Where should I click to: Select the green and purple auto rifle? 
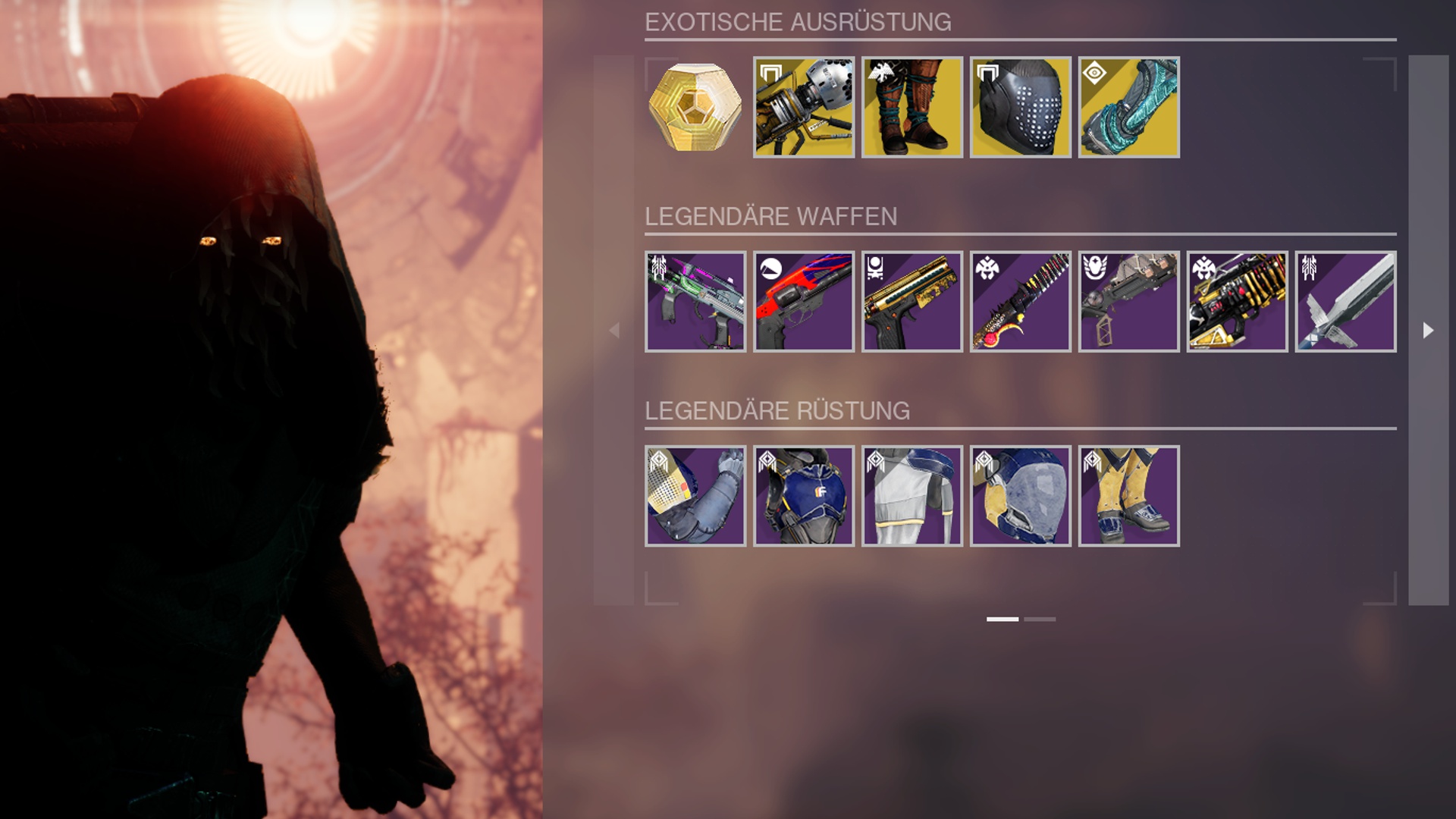coord(695,301)
